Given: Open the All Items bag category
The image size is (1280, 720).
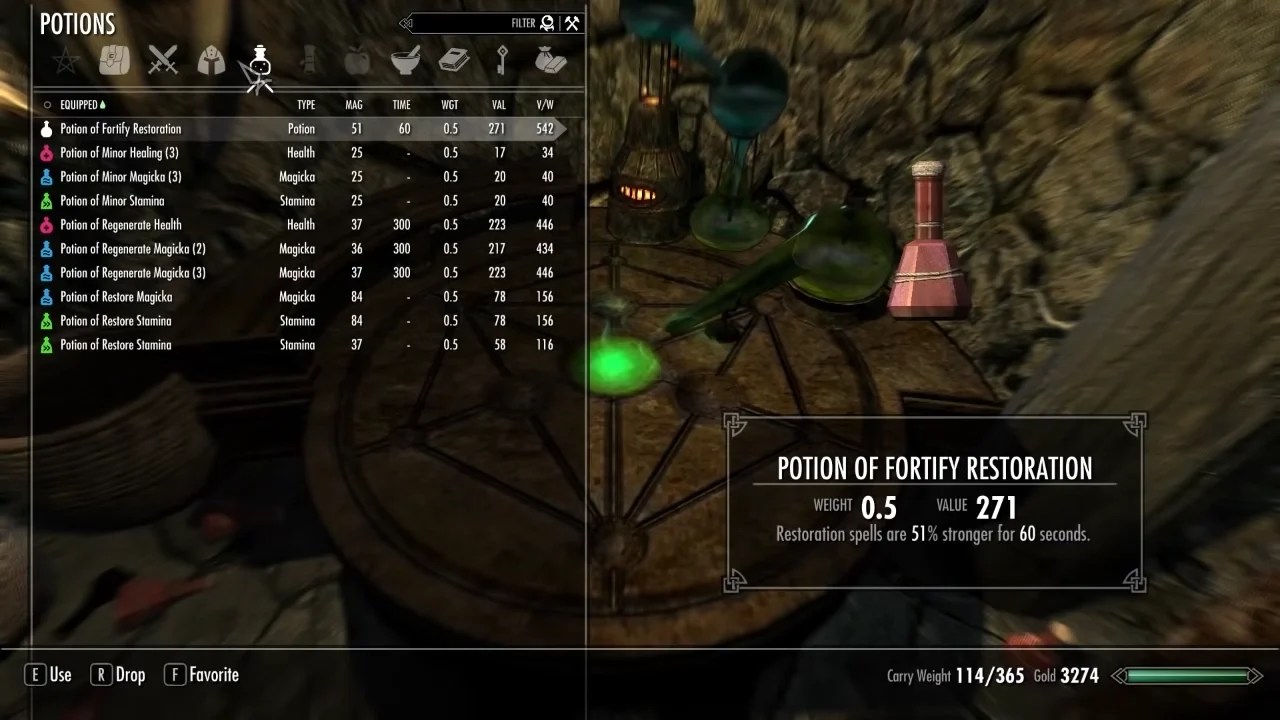Looking at the screenshot, I should coord(113,60).
